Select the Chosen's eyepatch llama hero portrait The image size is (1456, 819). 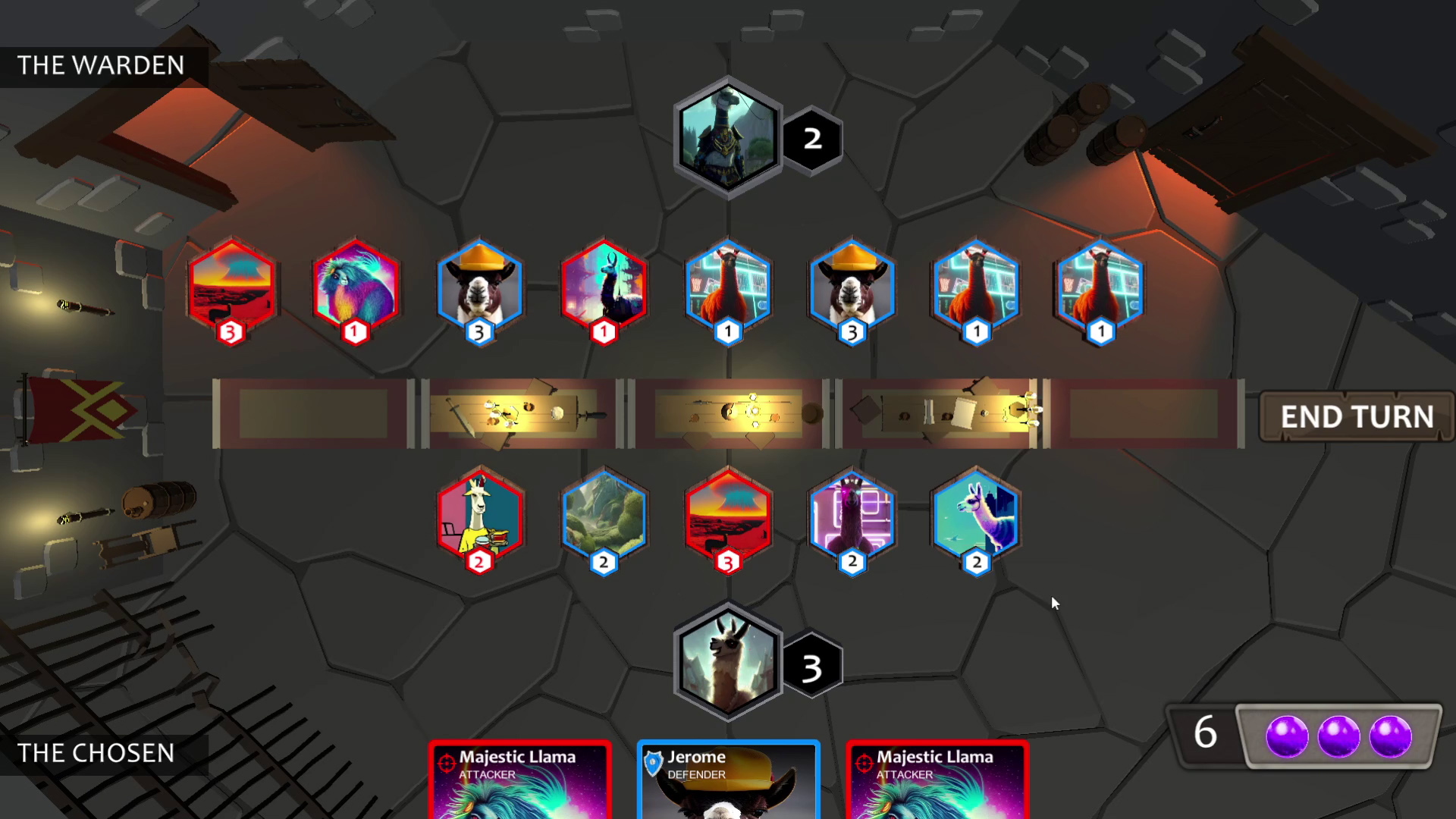tap(727, 661)
